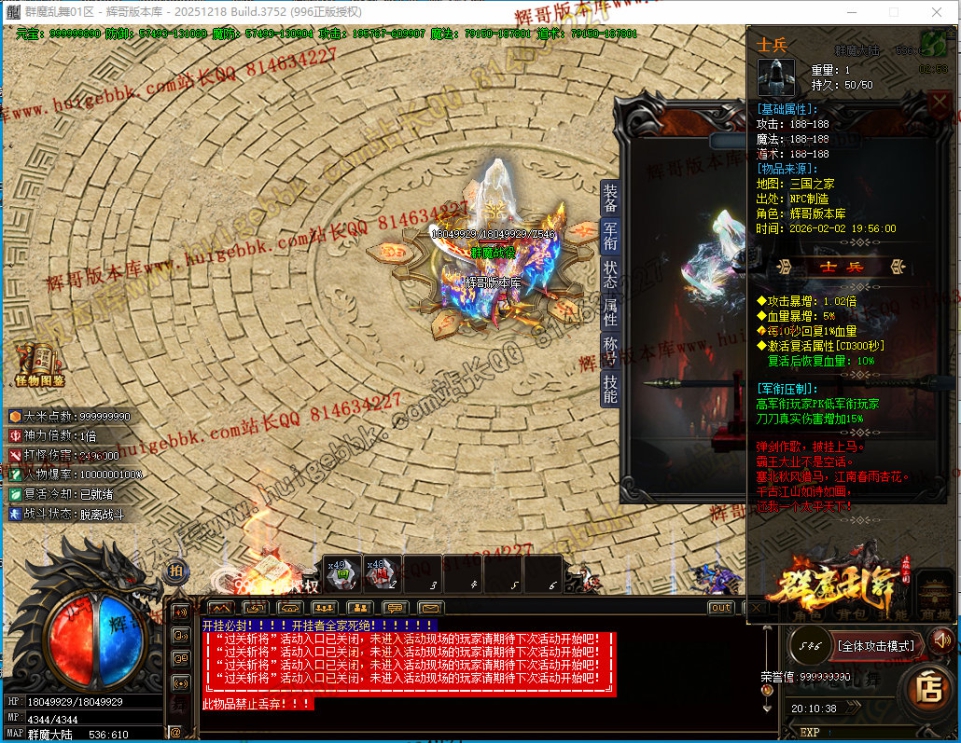Toggle the 全体攻击模式 attack mode button
The image size is (961, 743).
[x=875, y=646]
